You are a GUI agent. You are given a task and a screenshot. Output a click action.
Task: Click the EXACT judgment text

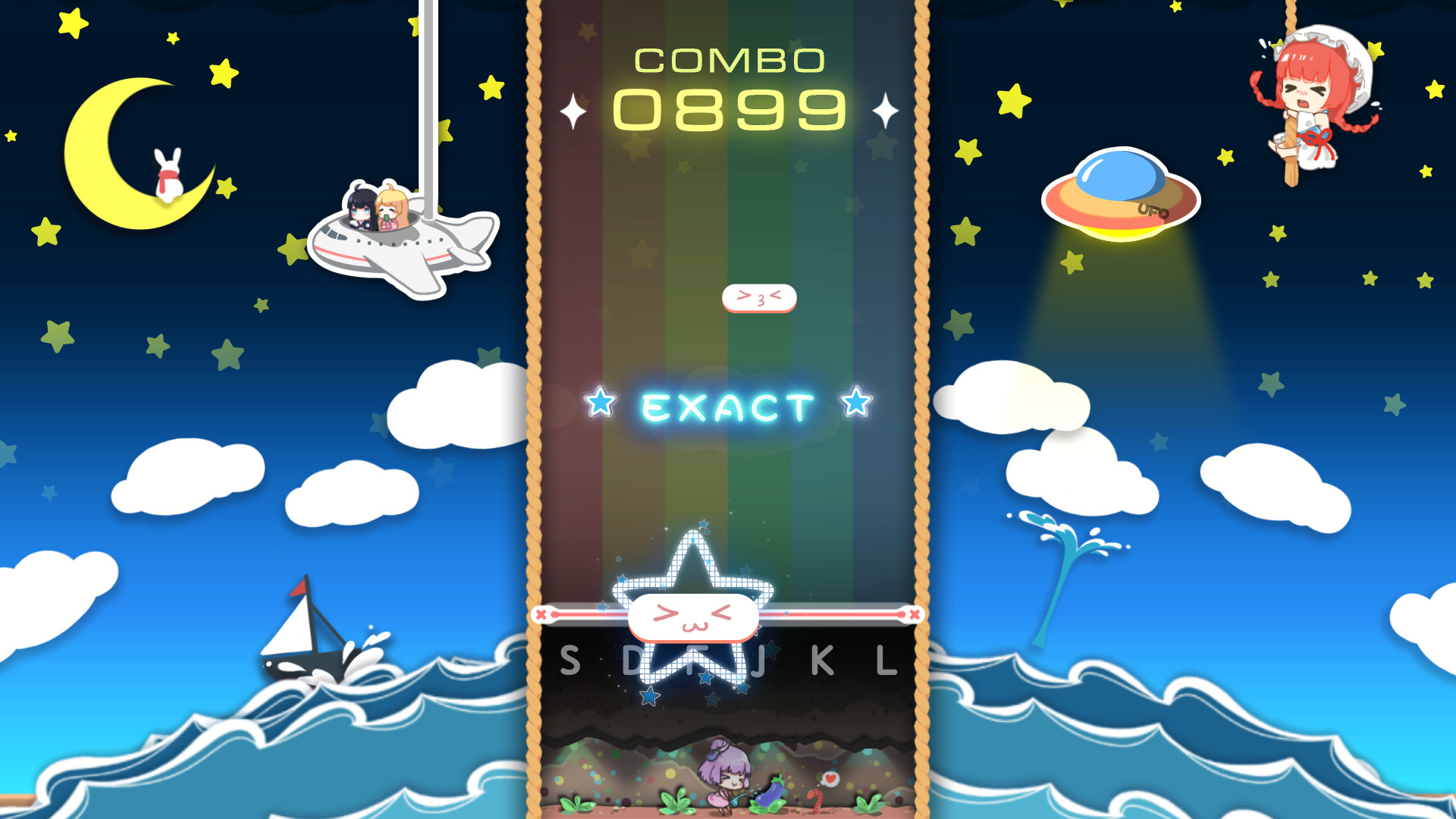point(728,407)
